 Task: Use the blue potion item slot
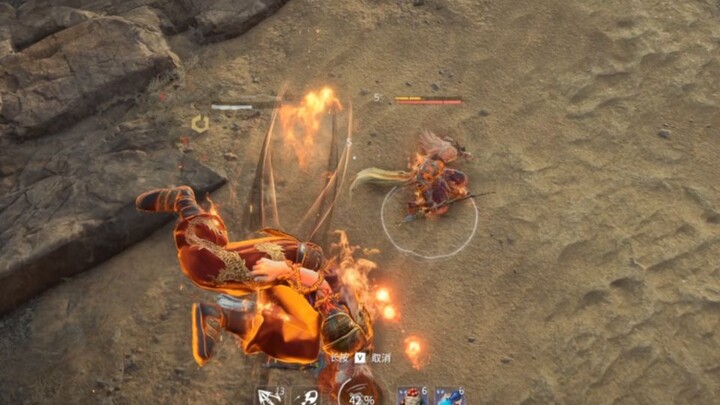click(x=448, y=396)
